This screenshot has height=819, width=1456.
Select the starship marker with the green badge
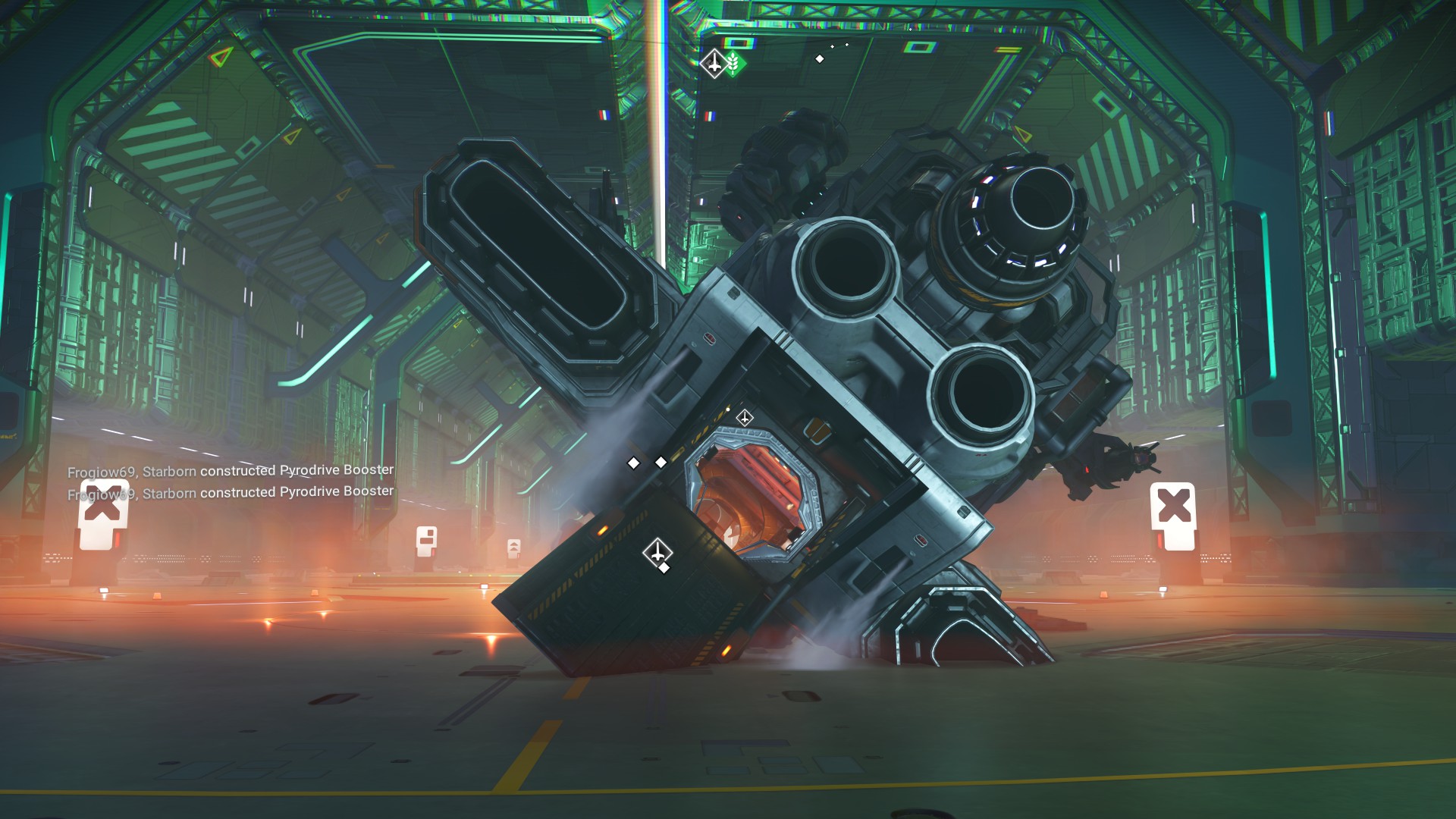pos(714,63)
